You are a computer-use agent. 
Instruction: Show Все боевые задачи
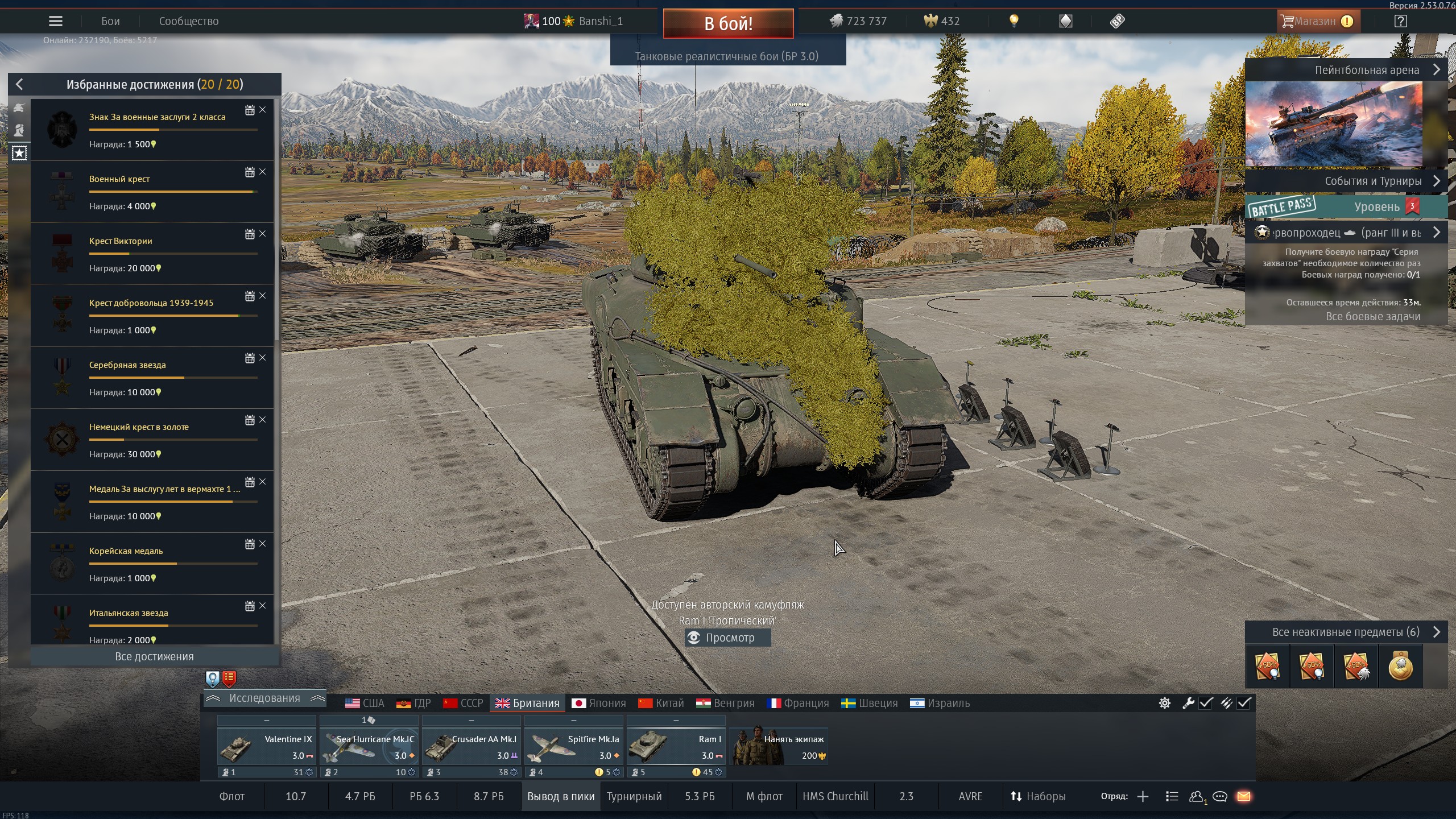(1372, 317)
